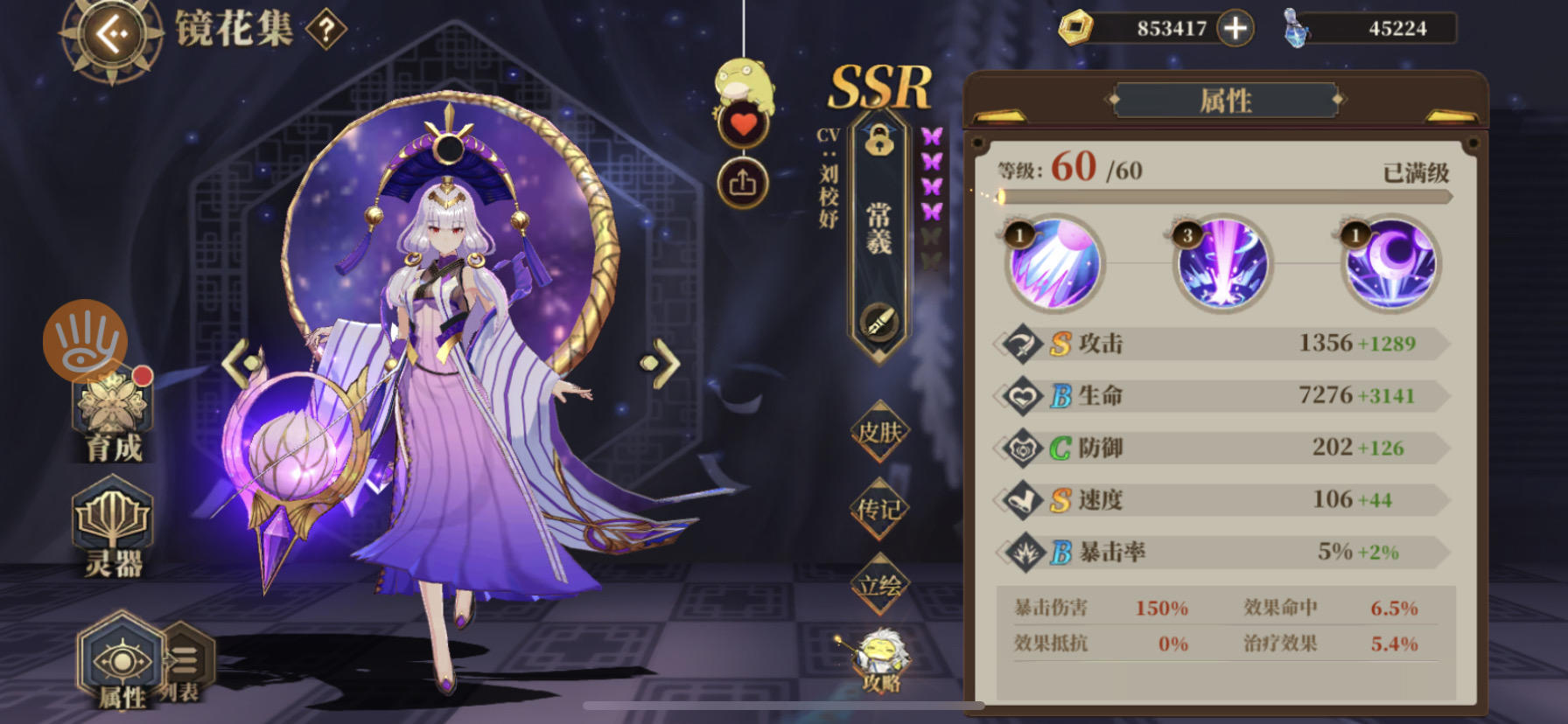Open the paintbrush icon on the name banner
This screenshot has height=724, width=1568.
point(879,324)
